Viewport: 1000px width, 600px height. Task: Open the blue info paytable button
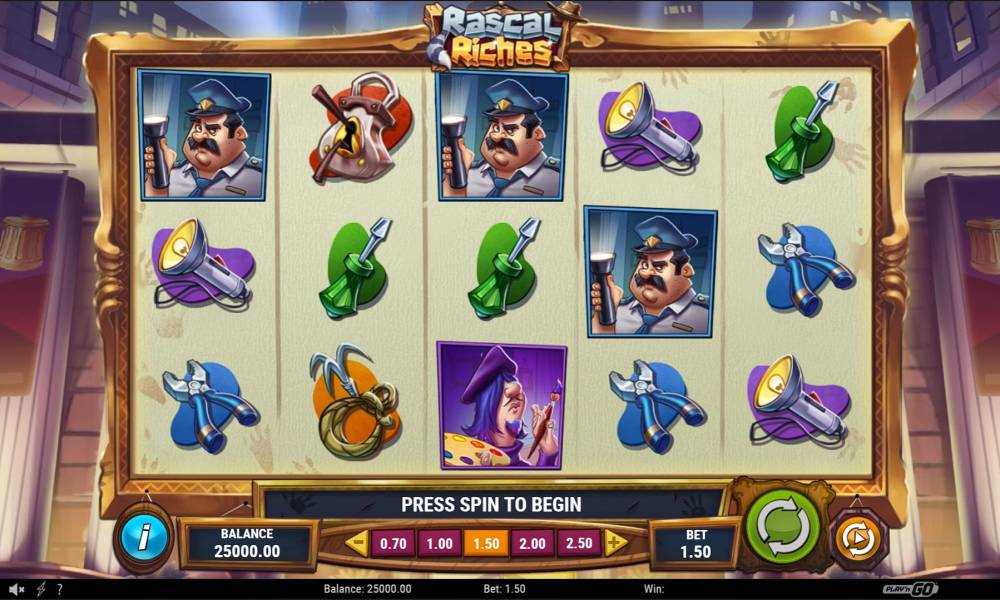[145, 538]
